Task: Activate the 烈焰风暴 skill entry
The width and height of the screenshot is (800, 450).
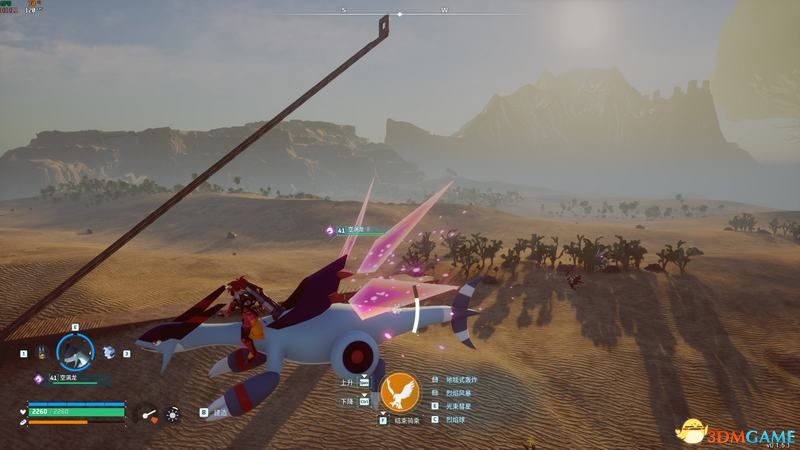Action: tap(455, 394)
